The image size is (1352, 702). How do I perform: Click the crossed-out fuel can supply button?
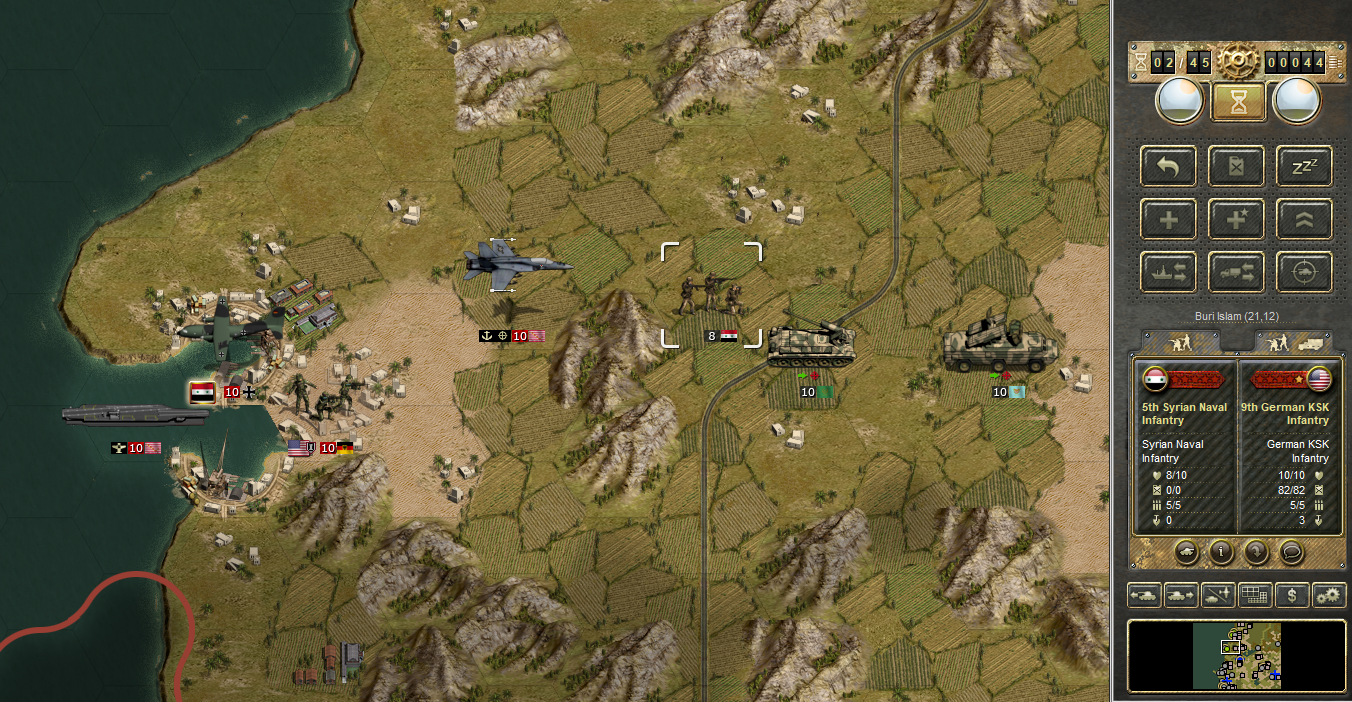pos(1237,166)
